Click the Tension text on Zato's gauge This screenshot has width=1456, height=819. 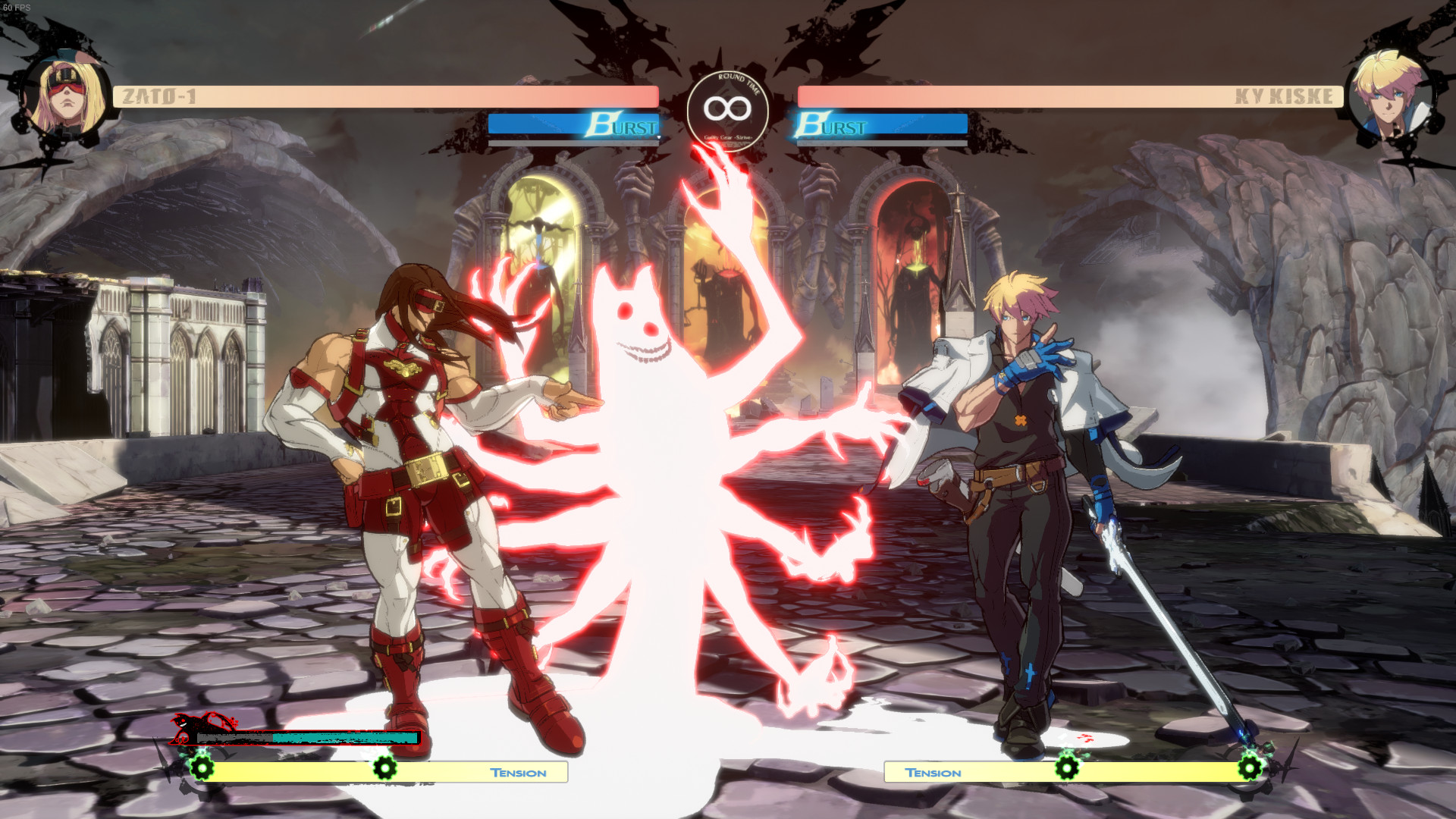pyautogui.click(x=518, y=773)
